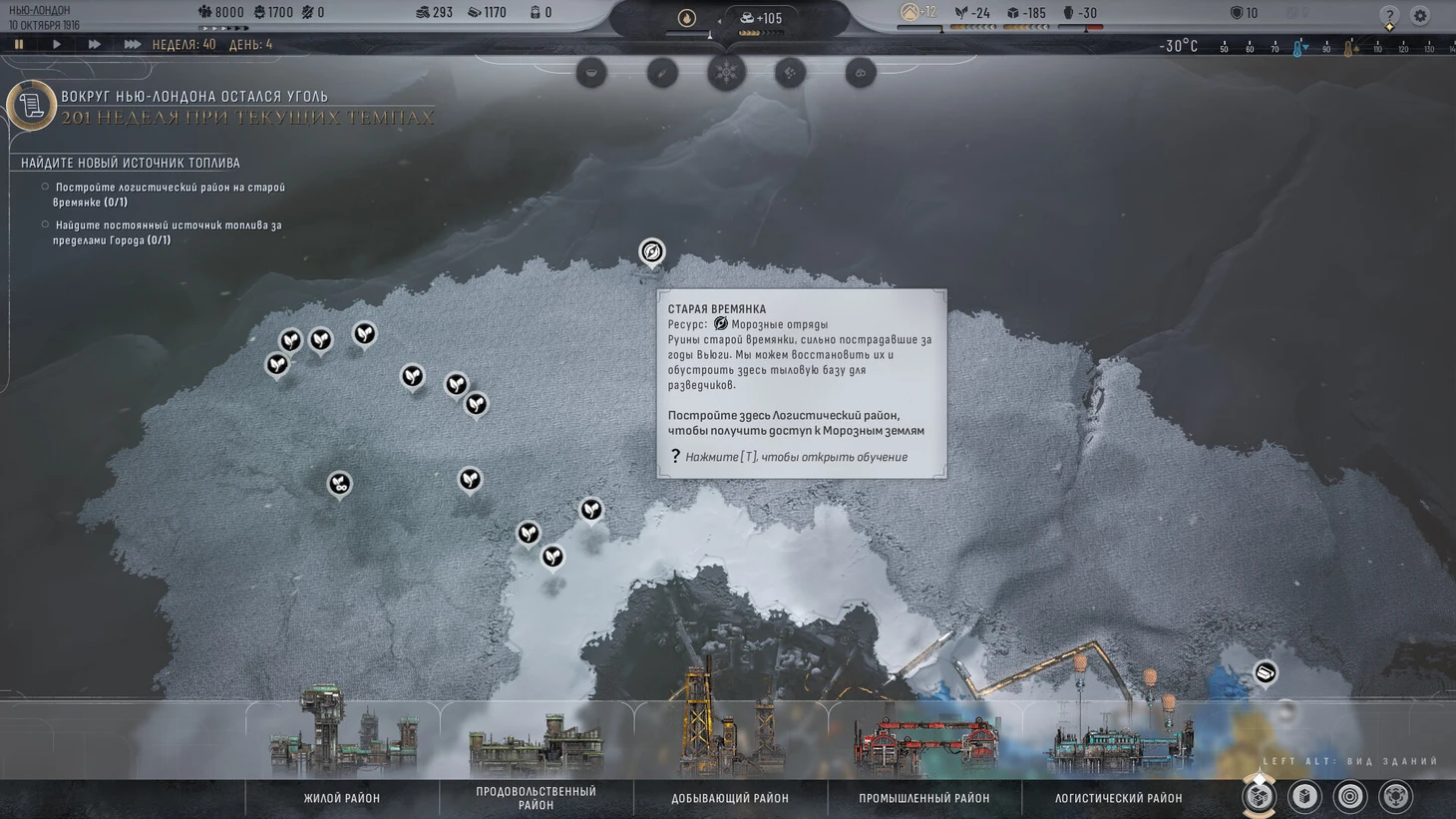Image resolution: width=1456 pixels, height=819 pixels.
Task: Select the districts cubes build category
Action: coord(1259,796)
